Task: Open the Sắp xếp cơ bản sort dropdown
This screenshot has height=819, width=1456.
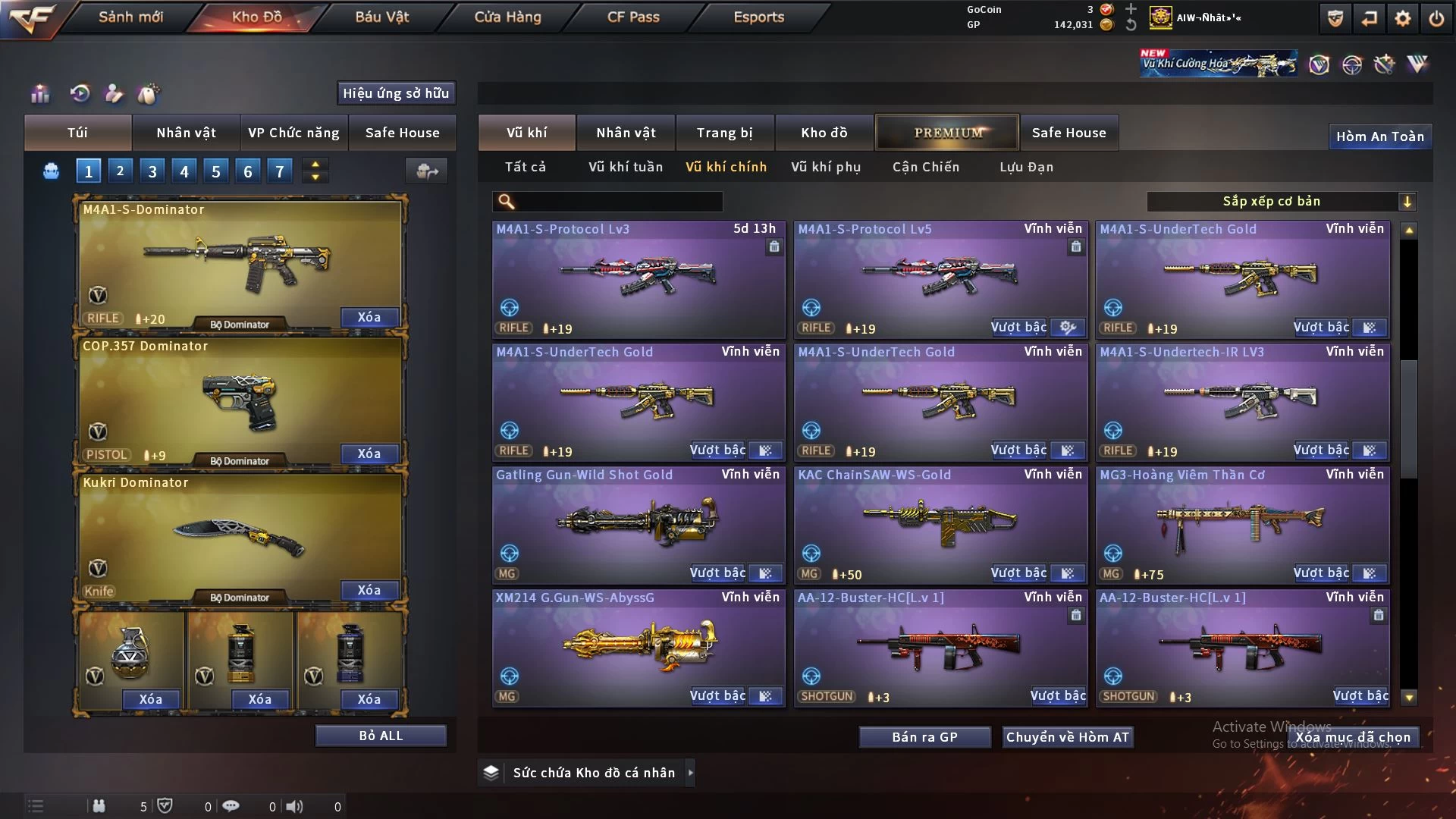Action: click(1281, 202)
